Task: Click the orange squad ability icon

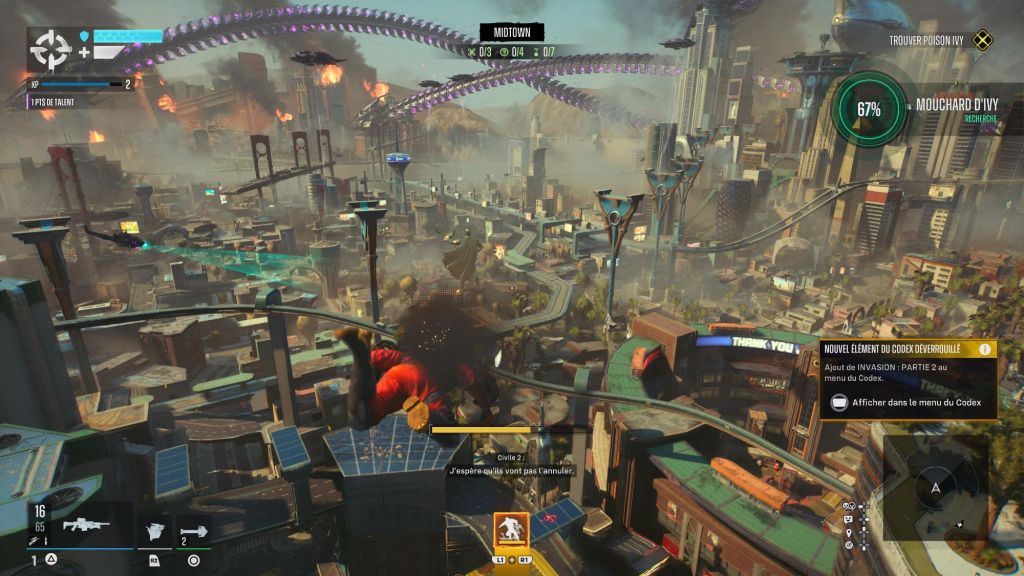Action: (x=511, y=530)
